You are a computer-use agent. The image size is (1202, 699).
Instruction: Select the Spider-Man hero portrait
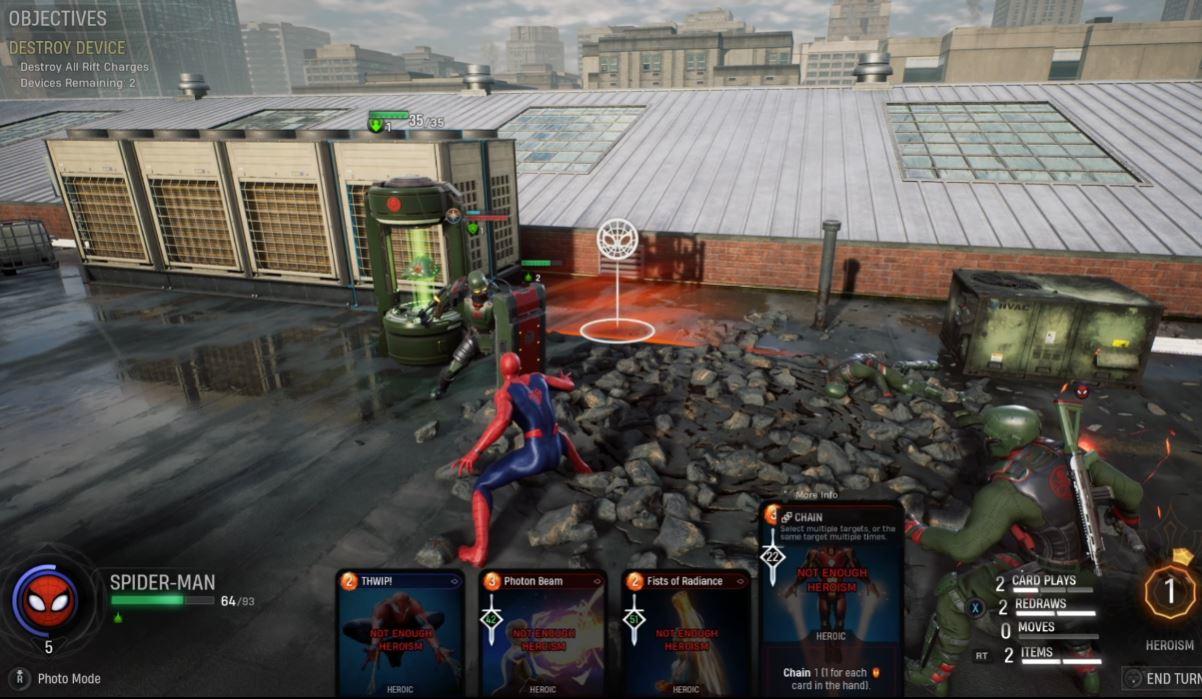click(45, 599)
